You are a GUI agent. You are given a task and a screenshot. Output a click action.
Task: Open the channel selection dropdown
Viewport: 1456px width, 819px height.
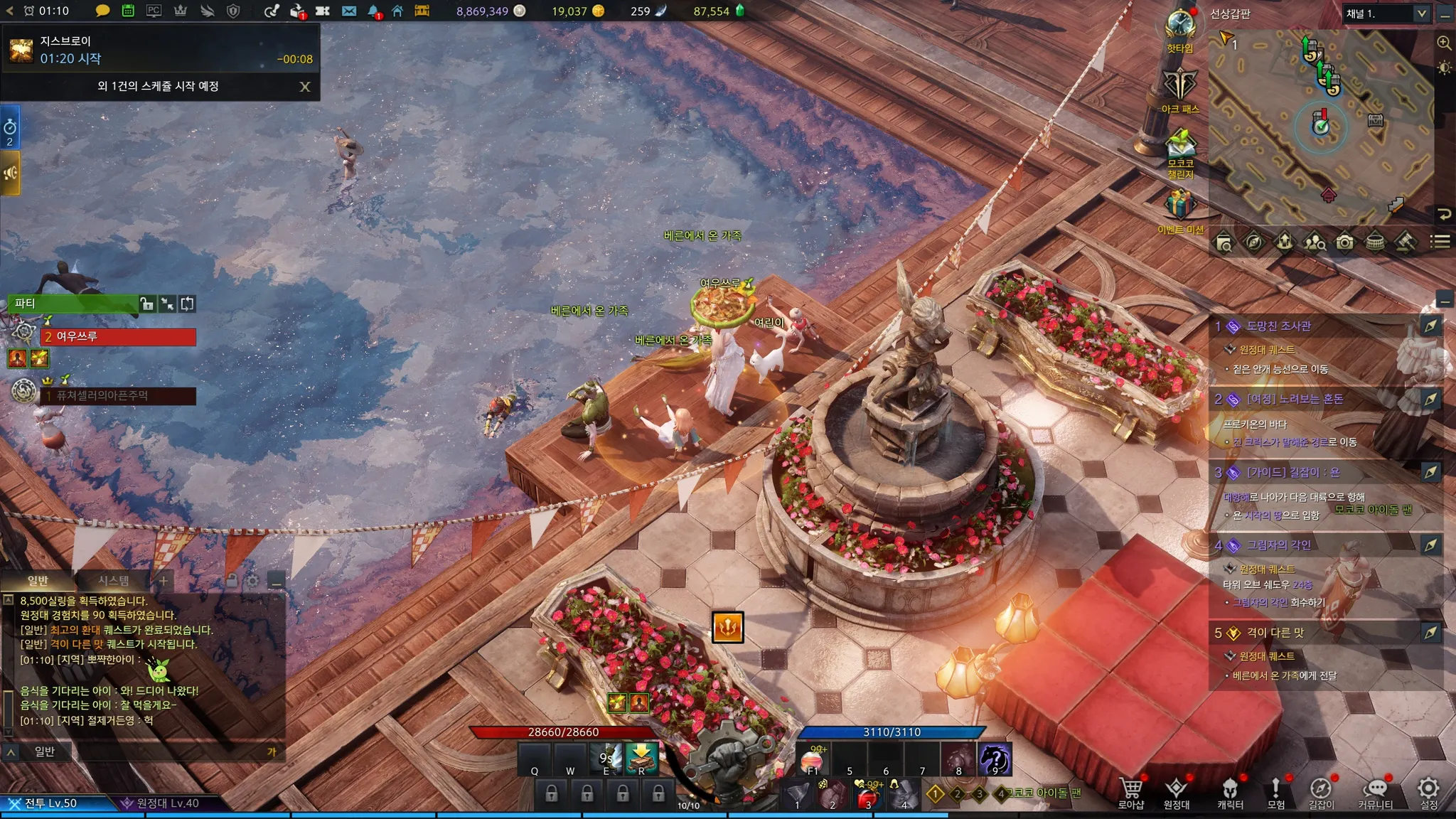tap(1386, 14)
